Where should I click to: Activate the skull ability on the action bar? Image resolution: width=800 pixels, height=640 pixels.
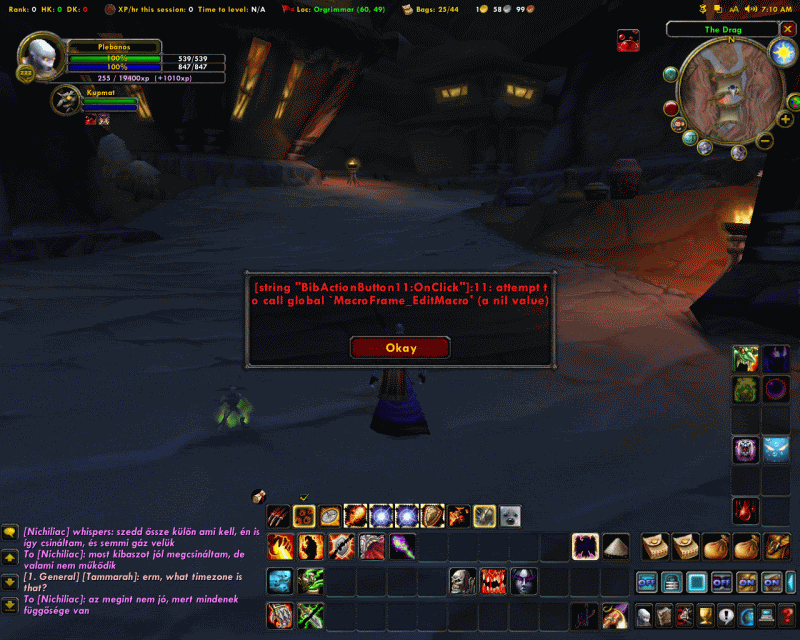tap(461, 581)
